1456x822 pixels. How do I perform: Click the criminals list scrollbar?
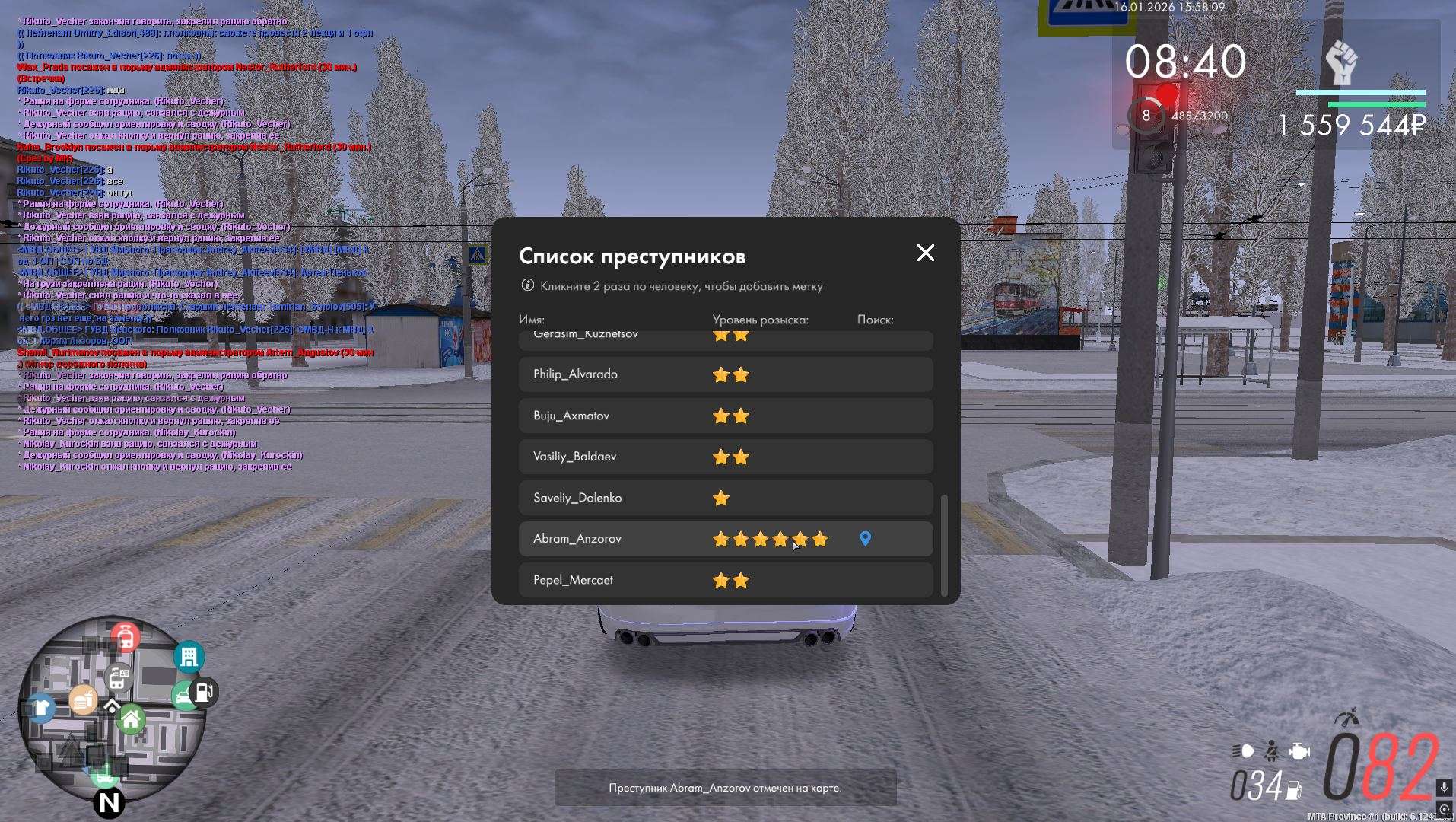pos(944,544)
